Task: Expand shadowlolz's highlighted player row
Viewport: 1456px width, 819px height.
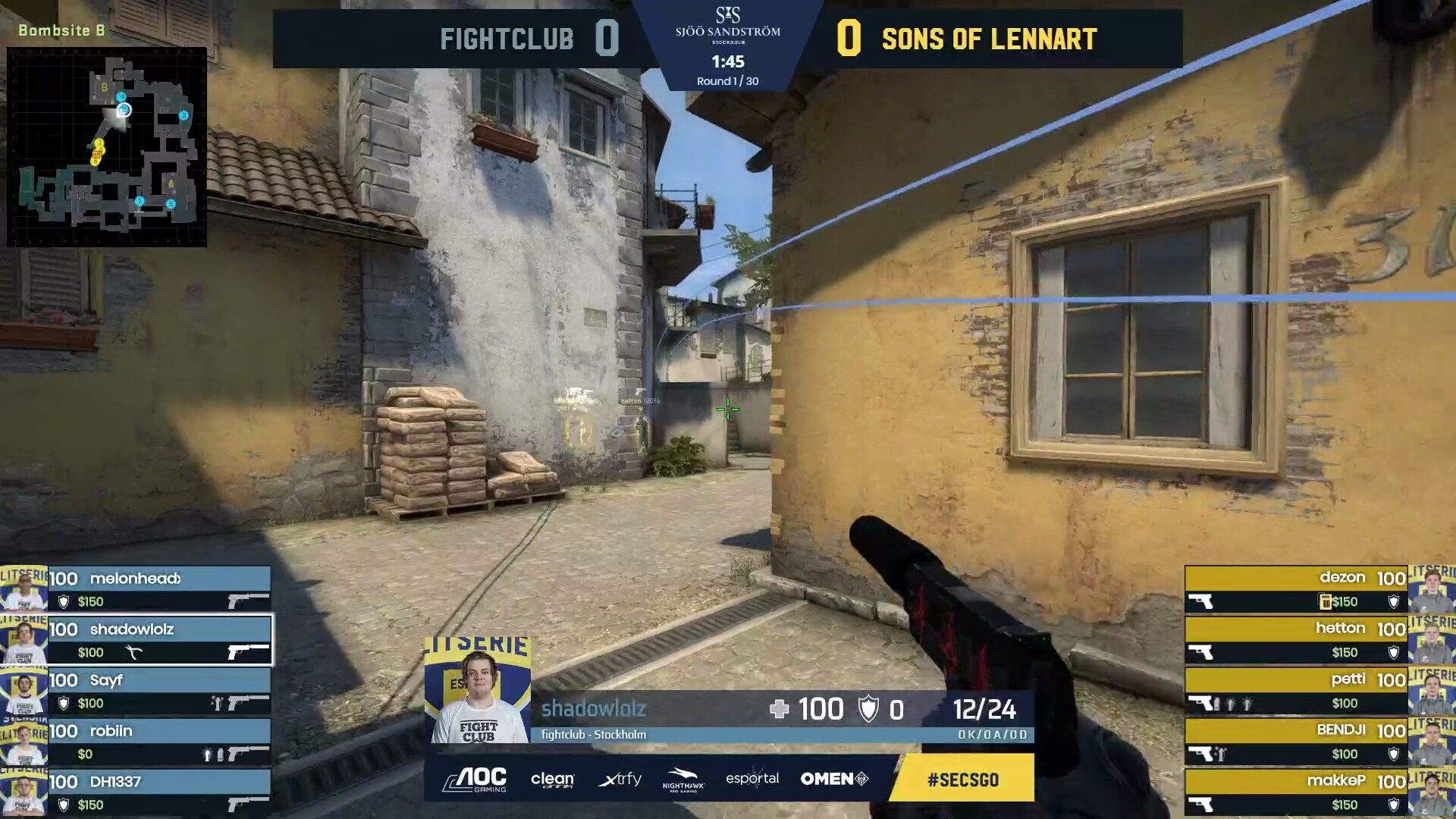Action: pyautogui.click(x=159, y=641)
